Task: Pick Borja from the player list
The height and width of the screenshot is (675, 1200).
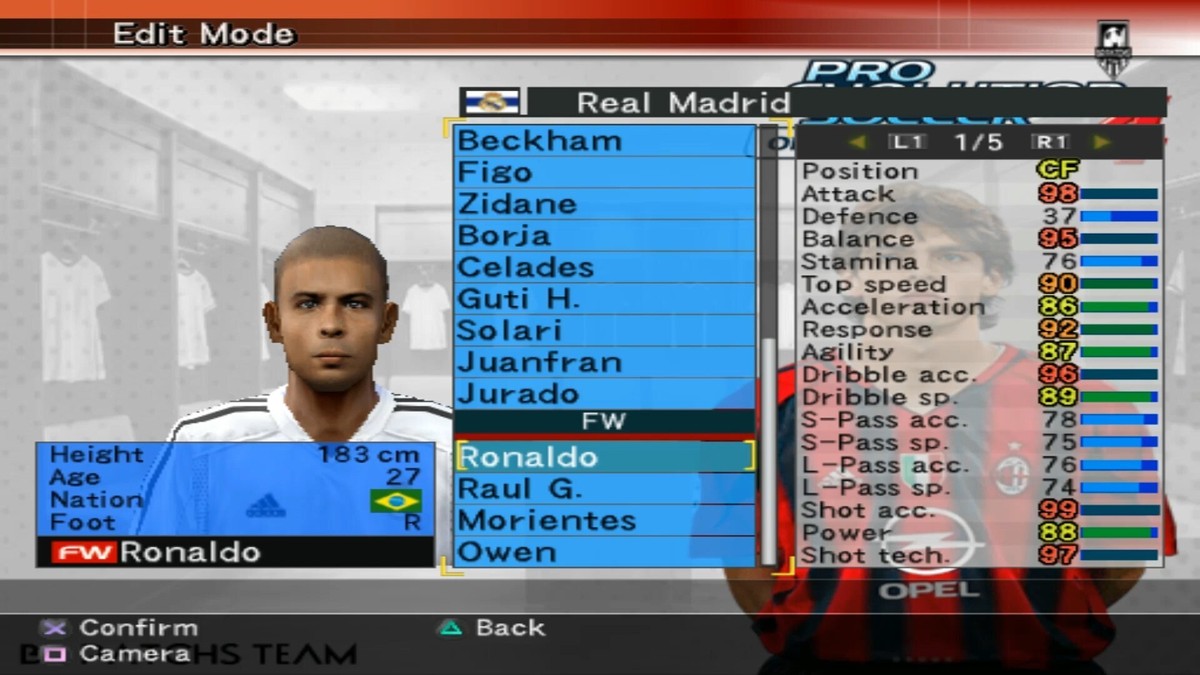Action: tap(604, 236)
